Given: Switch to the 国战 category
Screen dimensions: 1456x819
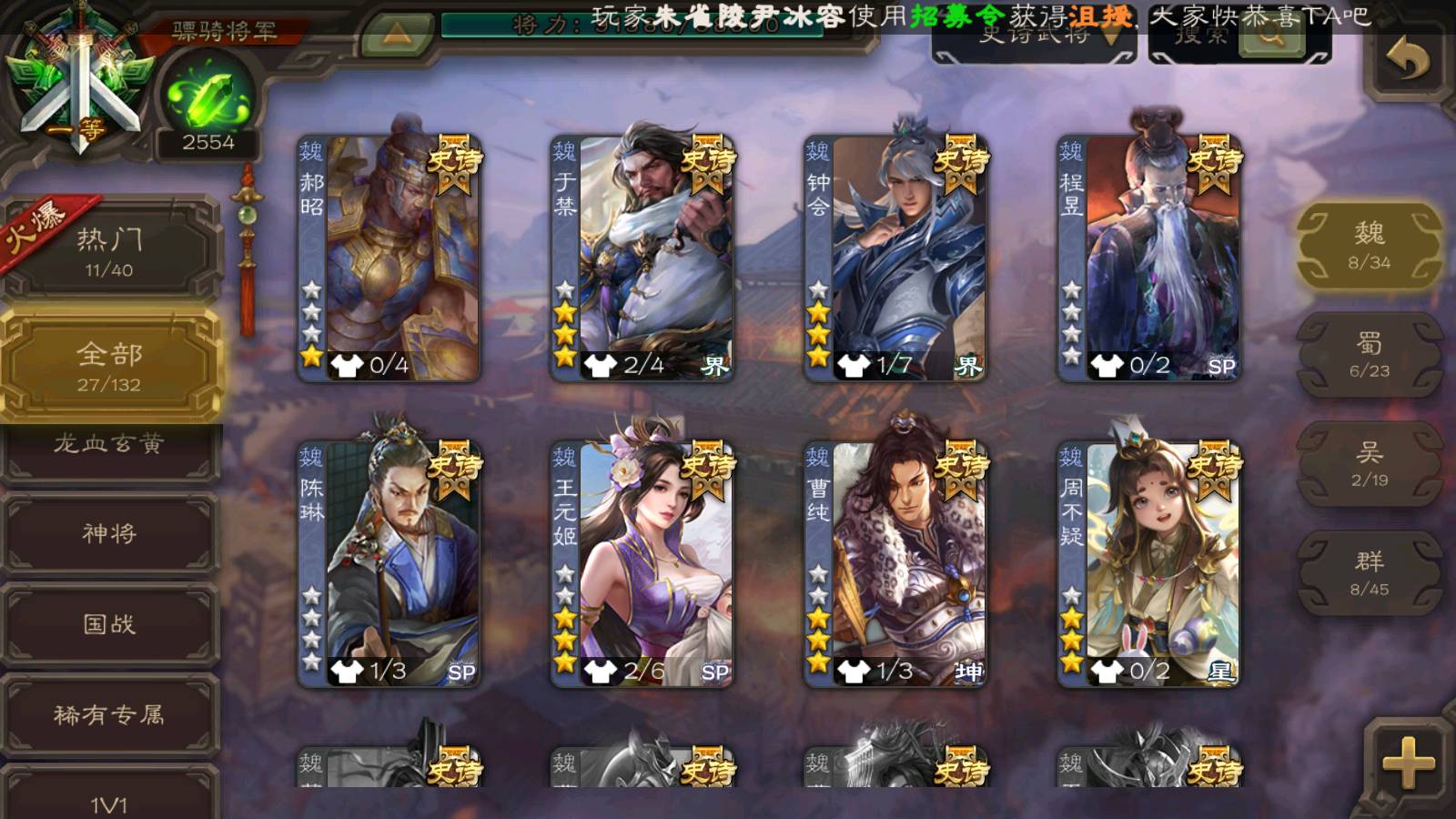Looking at the screenshot, I should [x=109, y=624].
